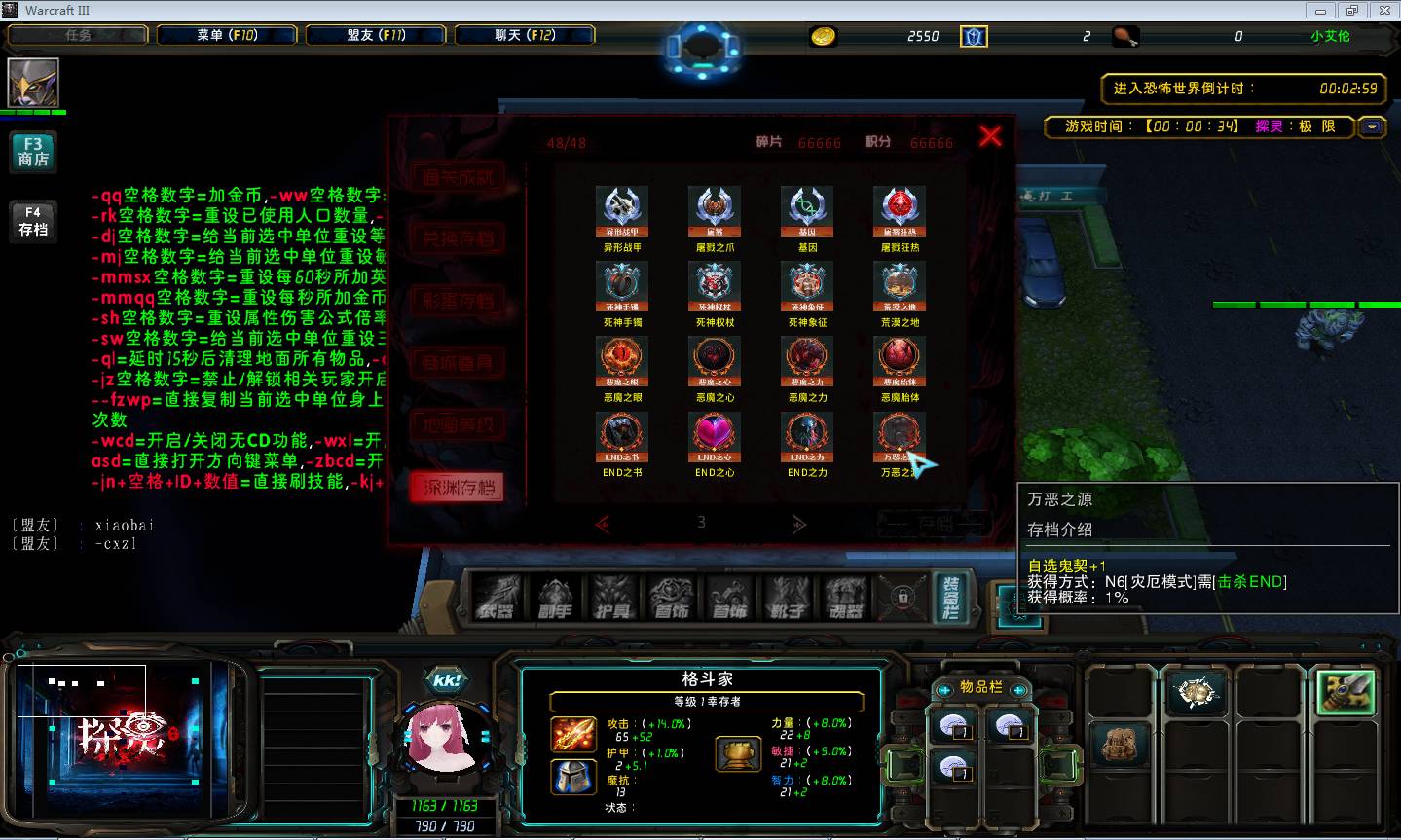Open the 盟友 (F11) allies menu

(376, 35)
